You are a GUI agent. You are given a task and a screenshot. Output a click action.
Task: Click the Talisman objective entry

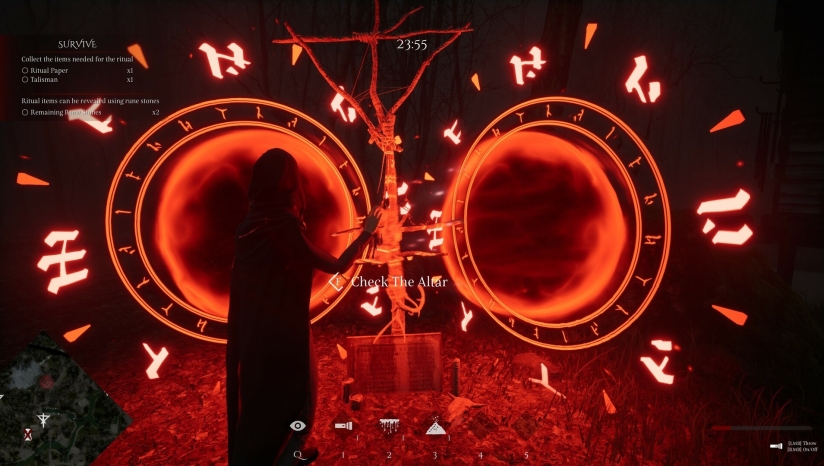pos(44,80)
